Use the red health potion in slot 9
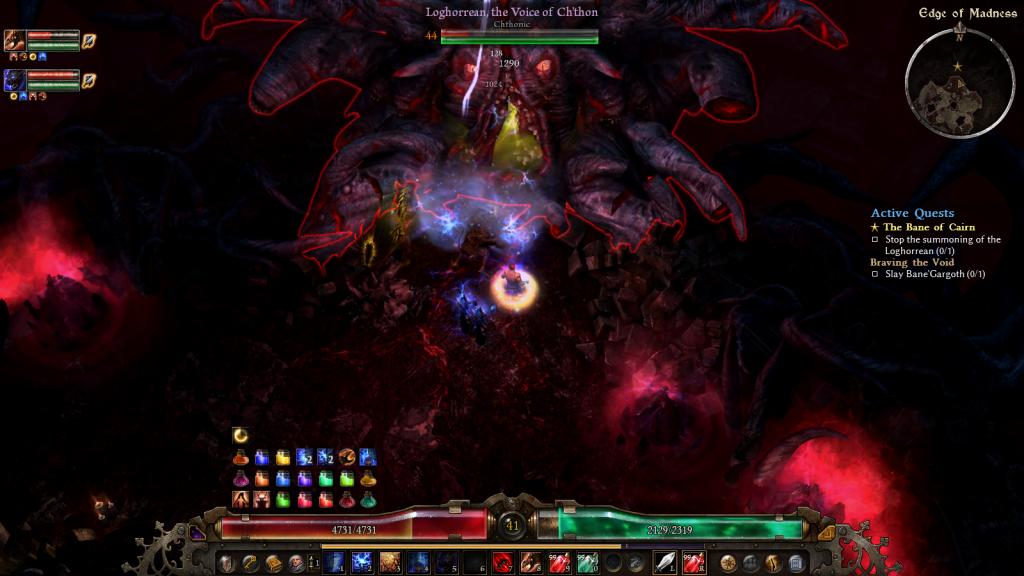Viewport: 1024px width, 576px height. pos(559,563)
